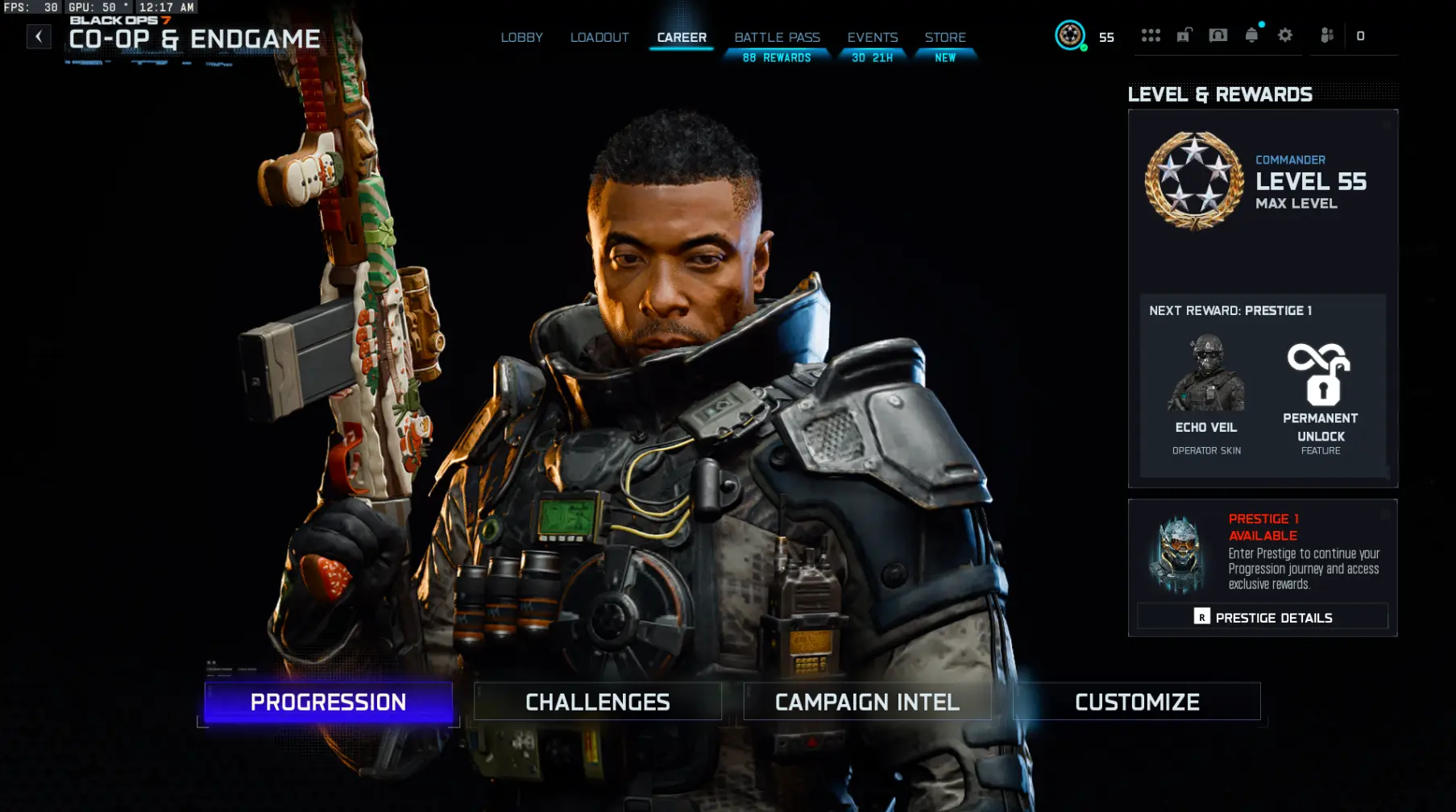Switch to the Customize section

pyautogui.click(x=1136, y=702)
